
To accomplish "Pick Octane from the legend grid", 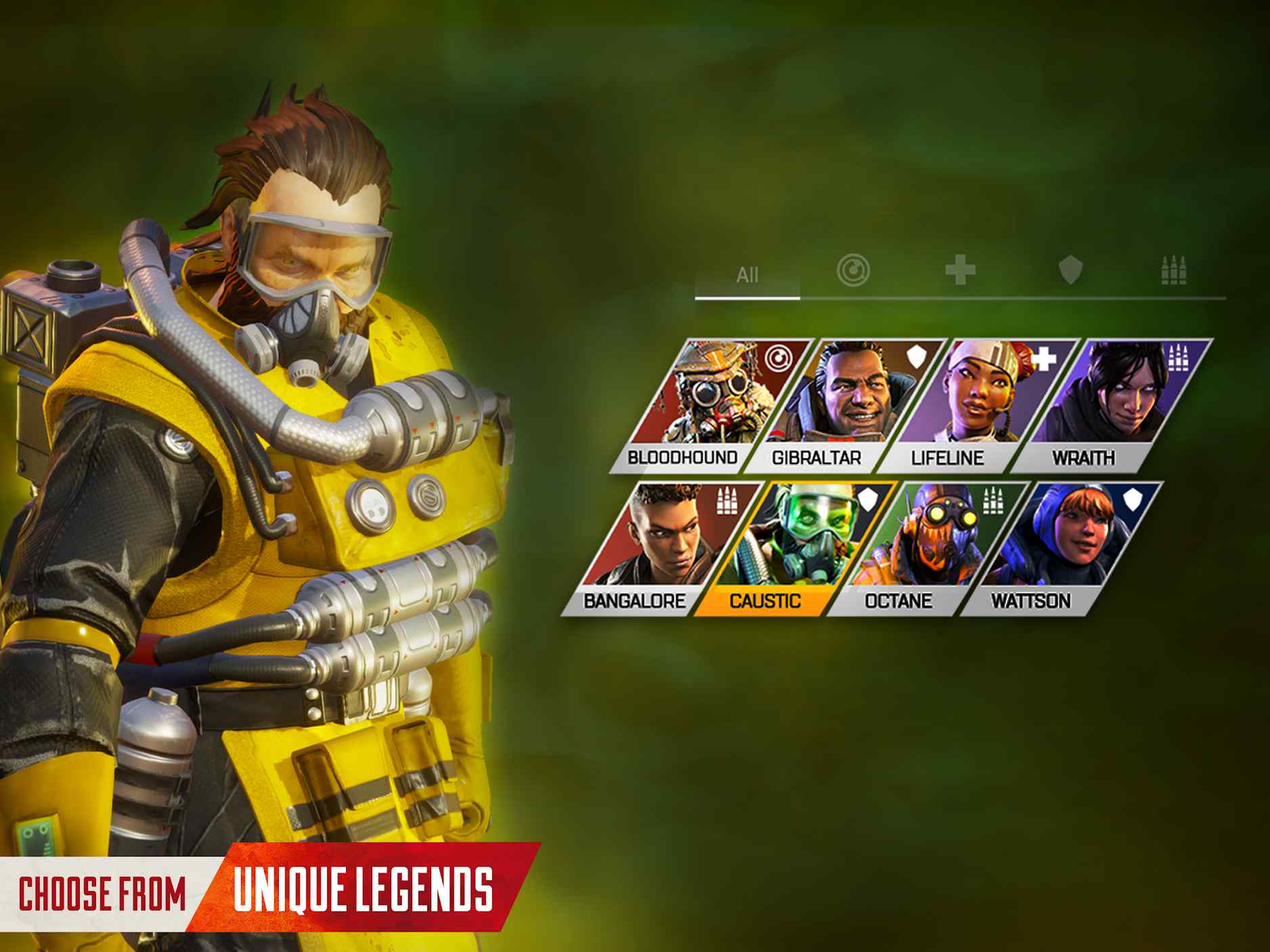I will [926, 548].
